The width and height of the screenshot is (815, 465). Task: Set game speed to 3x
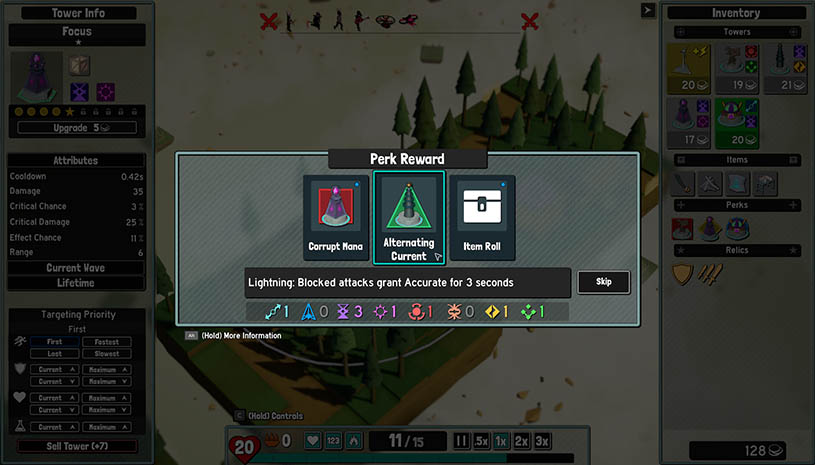[542, 441]
